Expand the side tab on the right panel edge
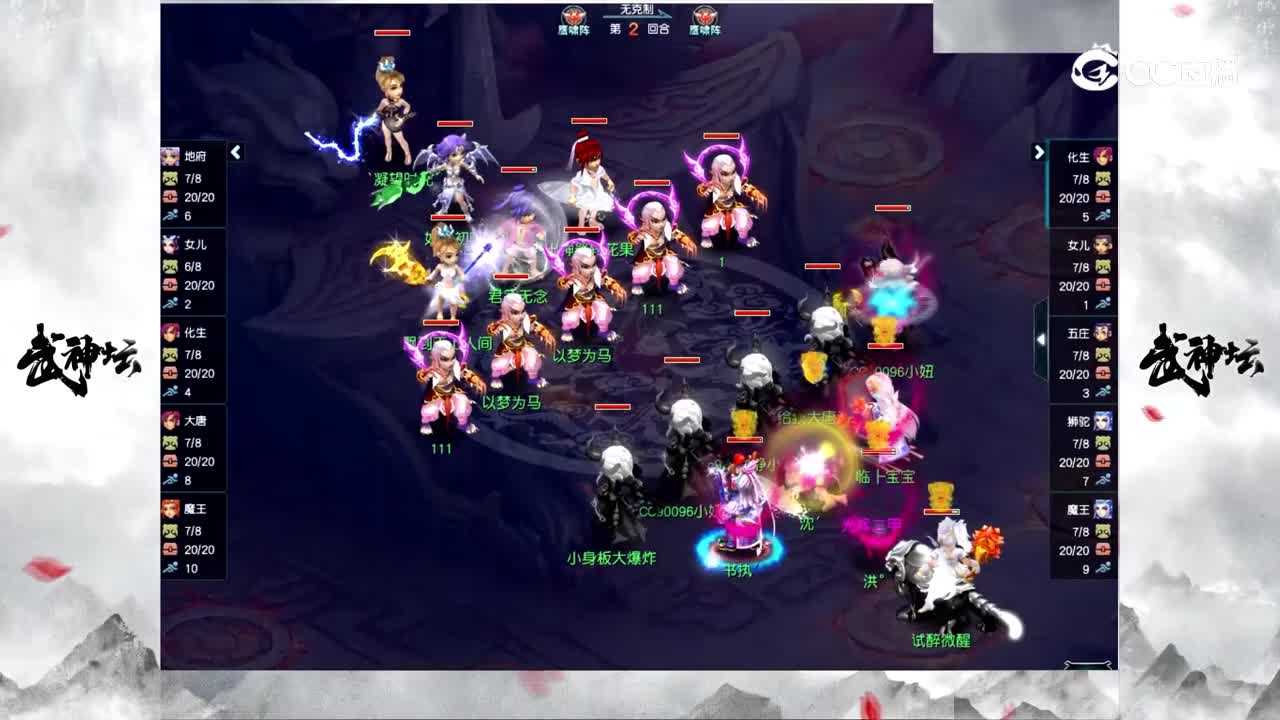Screen dimensions: 1280x720 pos(1040,340)
